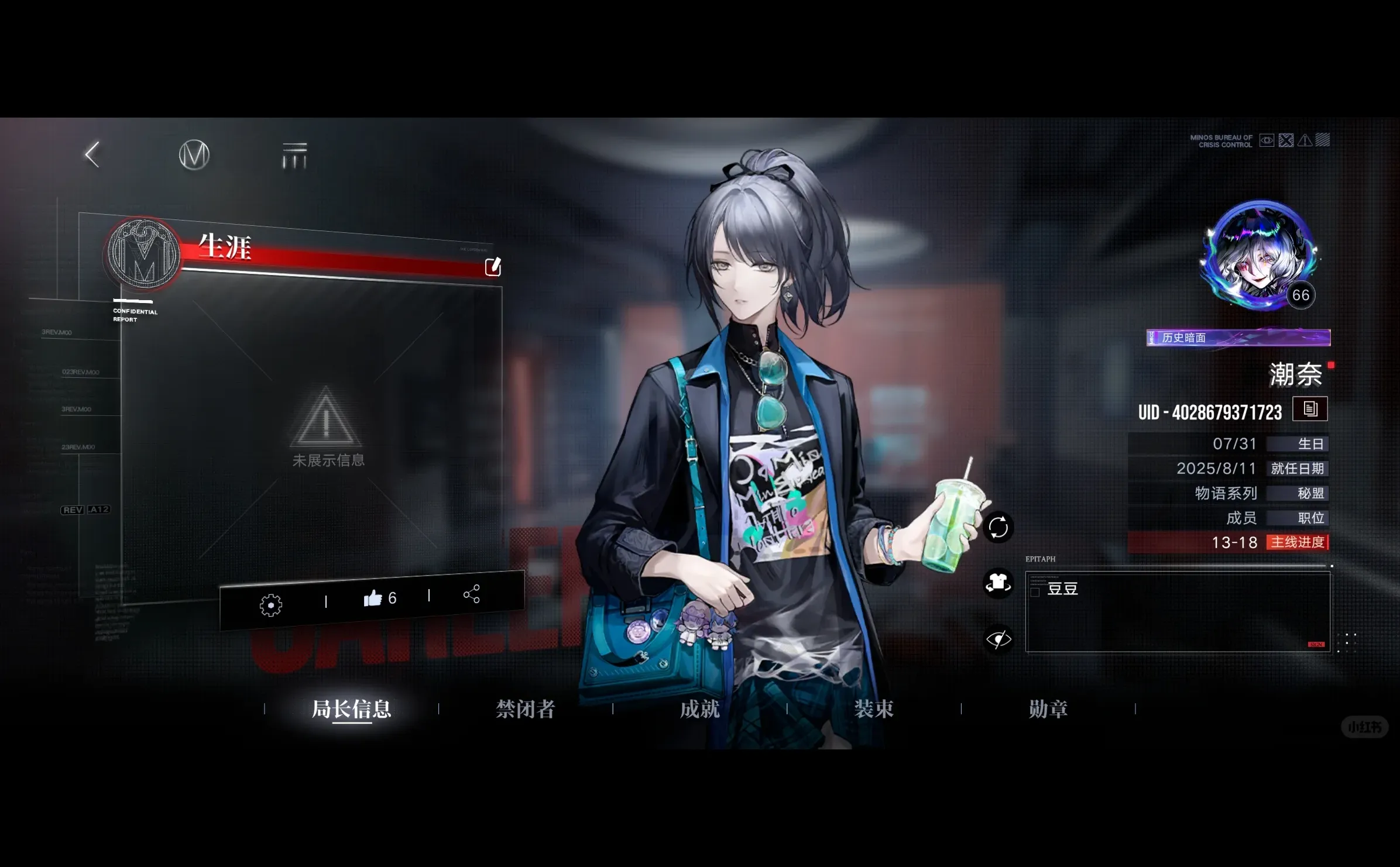This screenshot has height=867, width=1400.
Task: Open the three-line menu icon
Action: (x=294, y=156)
